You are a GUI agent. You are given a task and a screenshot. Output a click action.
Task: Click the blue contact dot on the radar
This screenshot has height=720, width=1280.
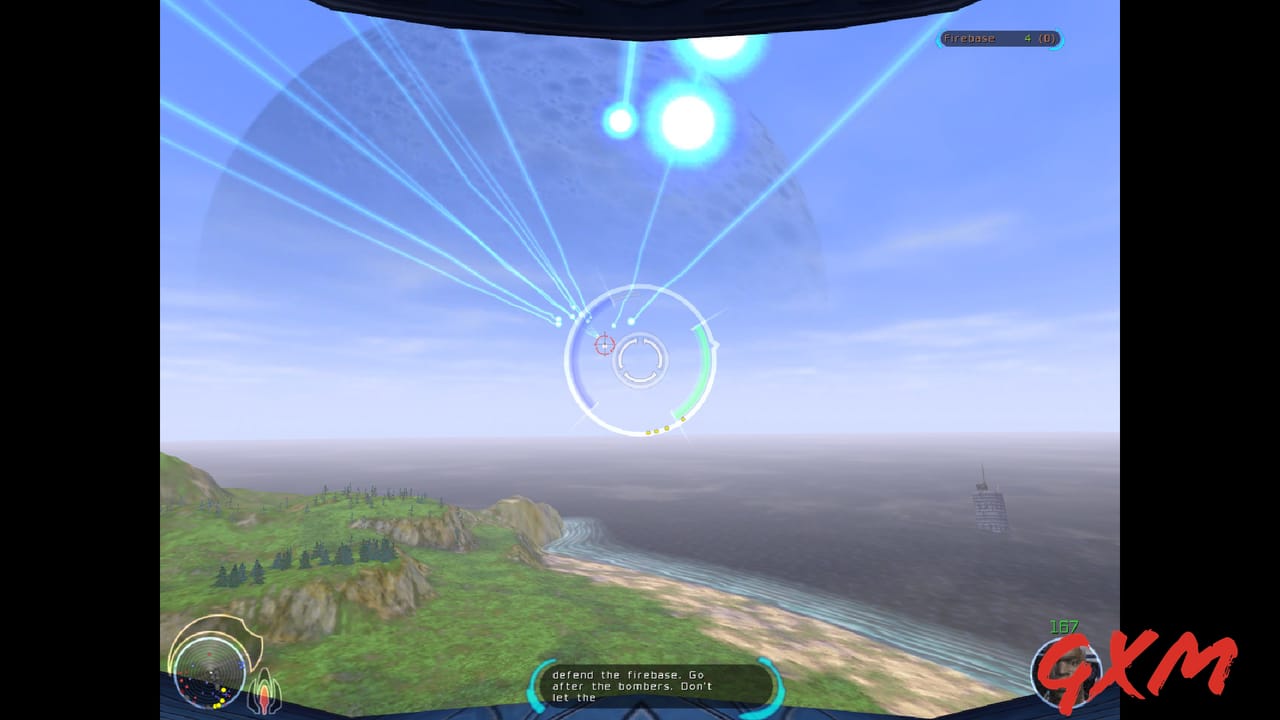pos(242,664)
